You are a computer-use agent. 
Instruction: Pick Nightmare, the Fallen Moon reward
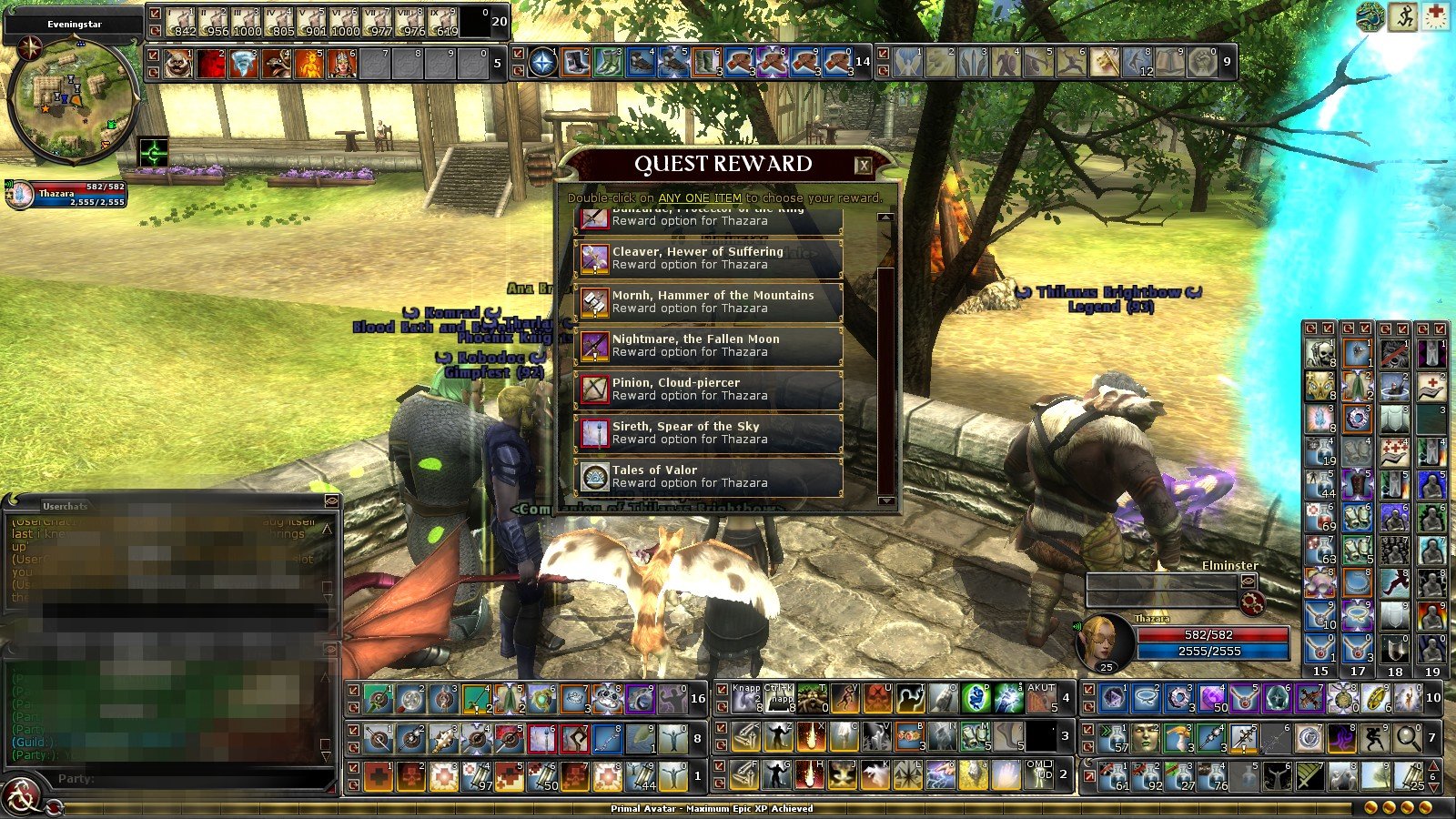708,346
